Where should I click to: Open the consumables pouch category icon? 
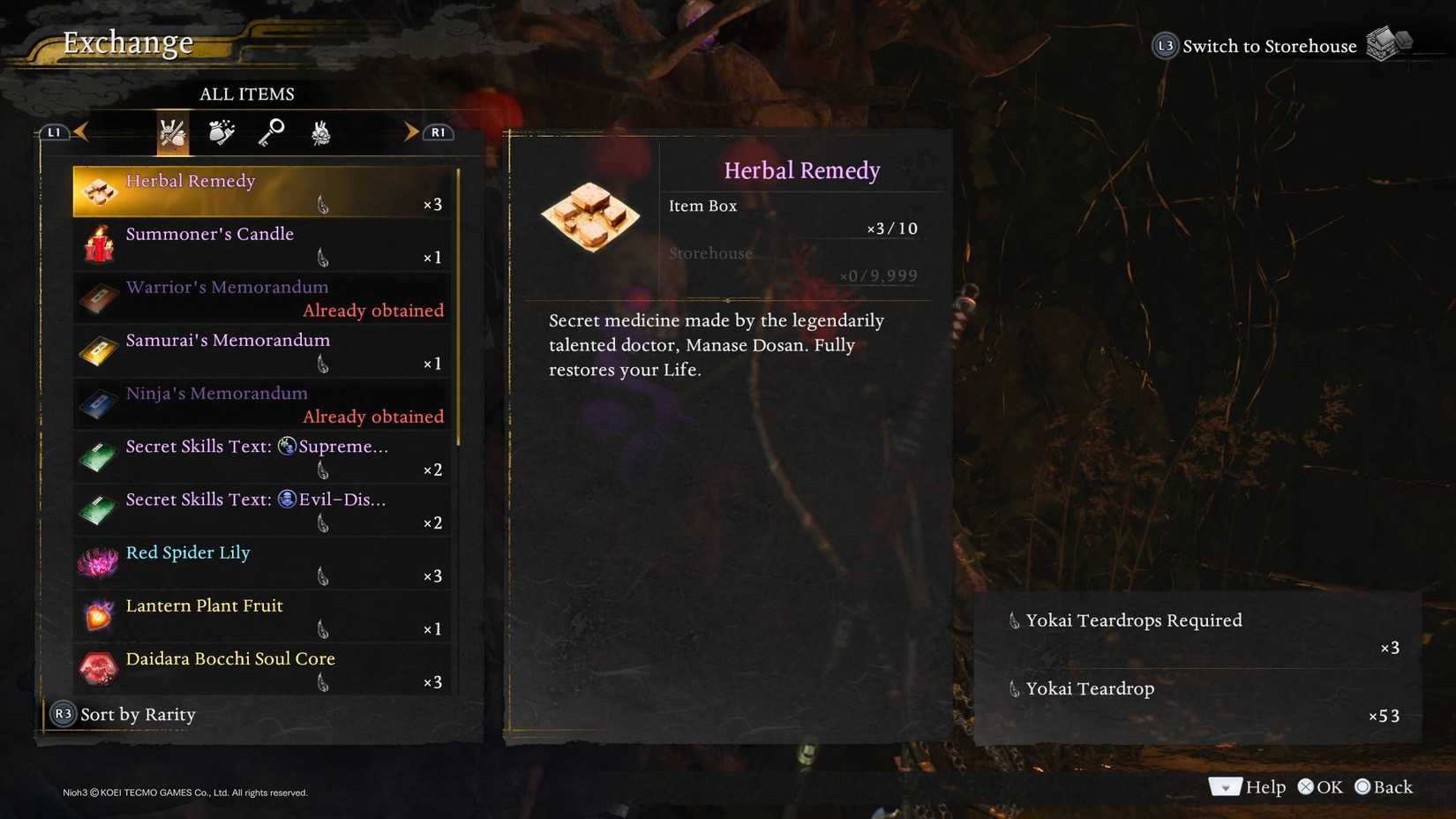pyautogui.click(x=221, y=132)
